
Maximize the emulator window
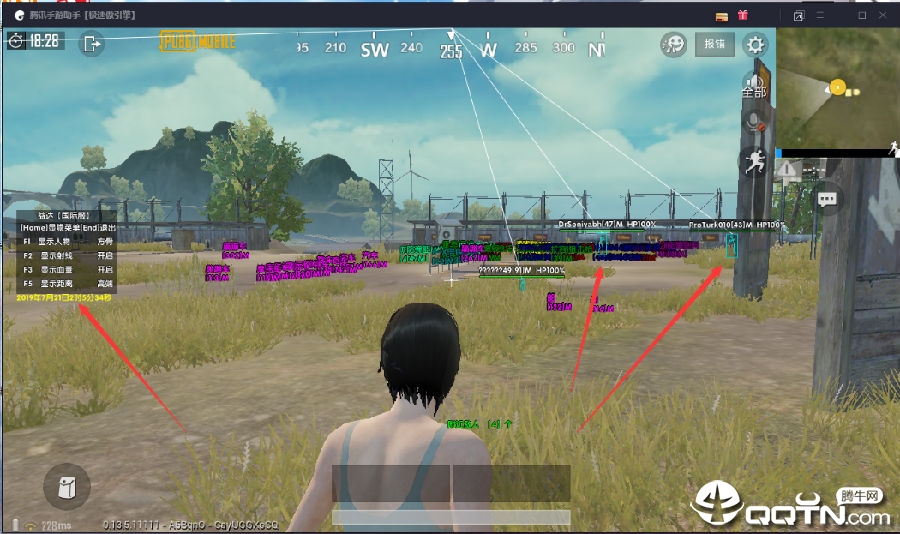862,15
